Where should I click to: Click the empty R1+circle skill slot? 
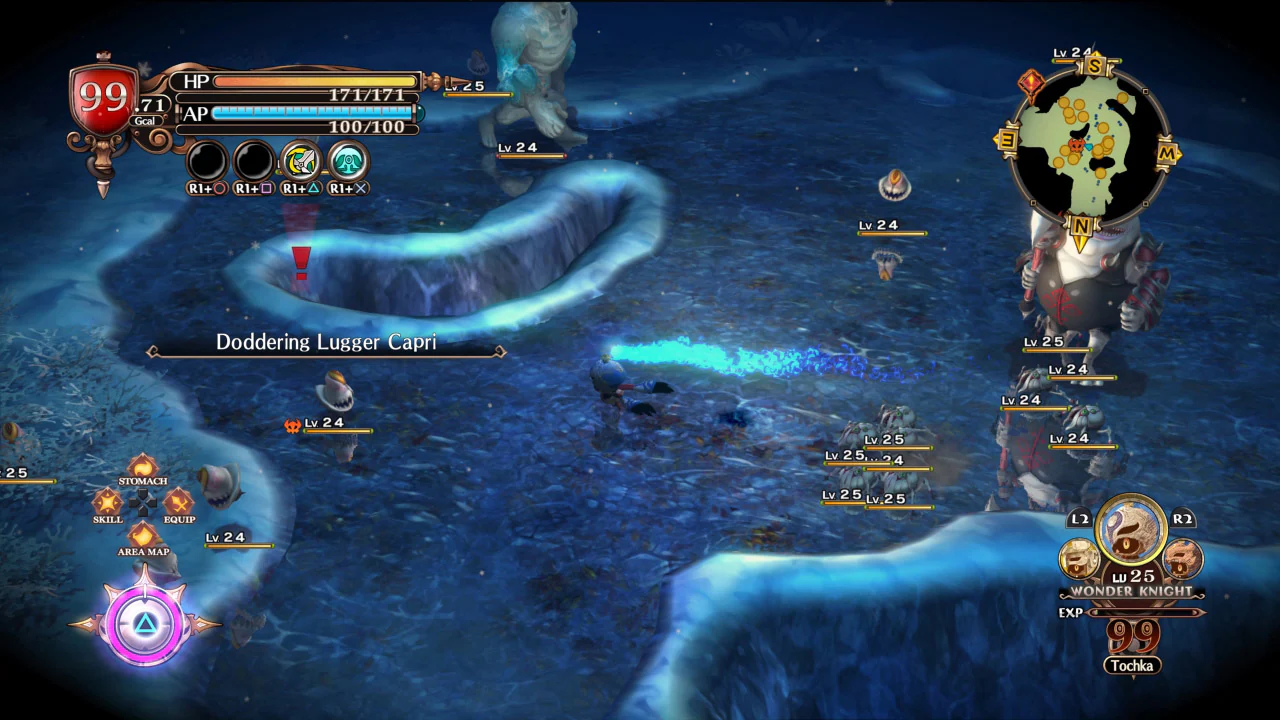click(x=205, y=162)
